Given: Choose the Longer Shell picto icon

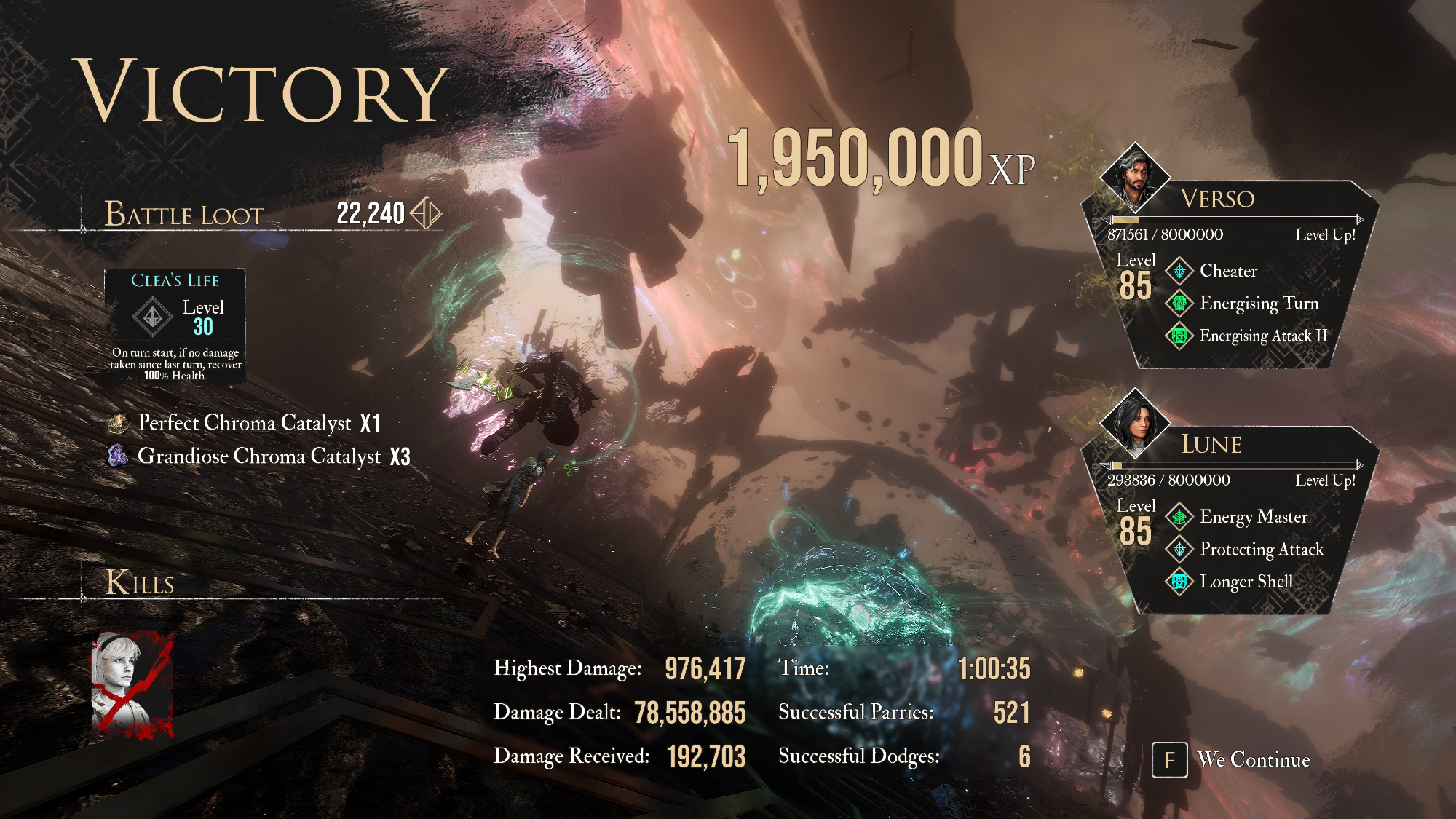Looking at the screenshot, I should [1179, 582].
